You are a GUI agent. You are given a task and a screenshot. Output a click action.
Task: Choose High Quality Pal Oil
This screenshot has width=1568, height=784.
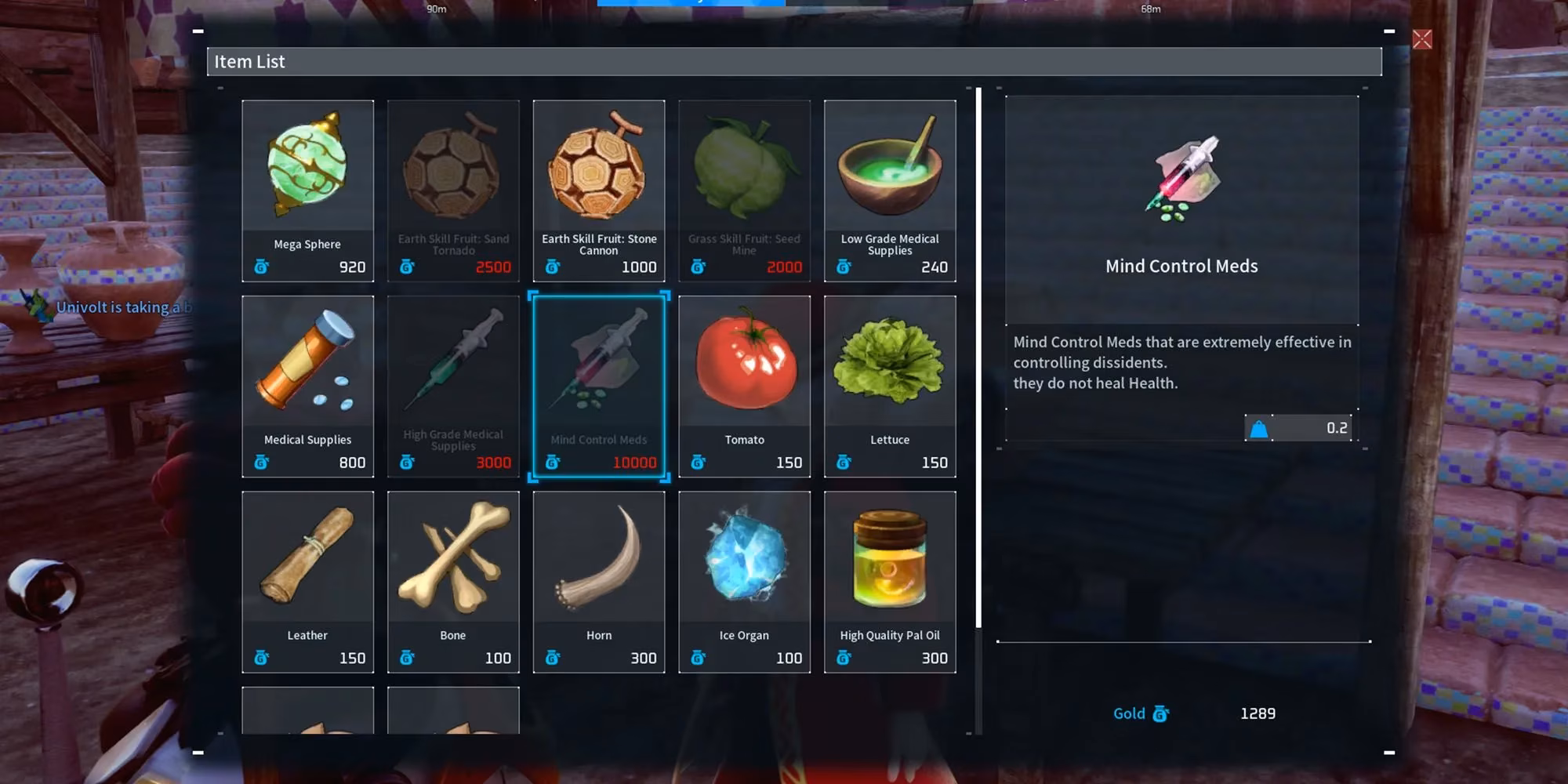[890, 582]
